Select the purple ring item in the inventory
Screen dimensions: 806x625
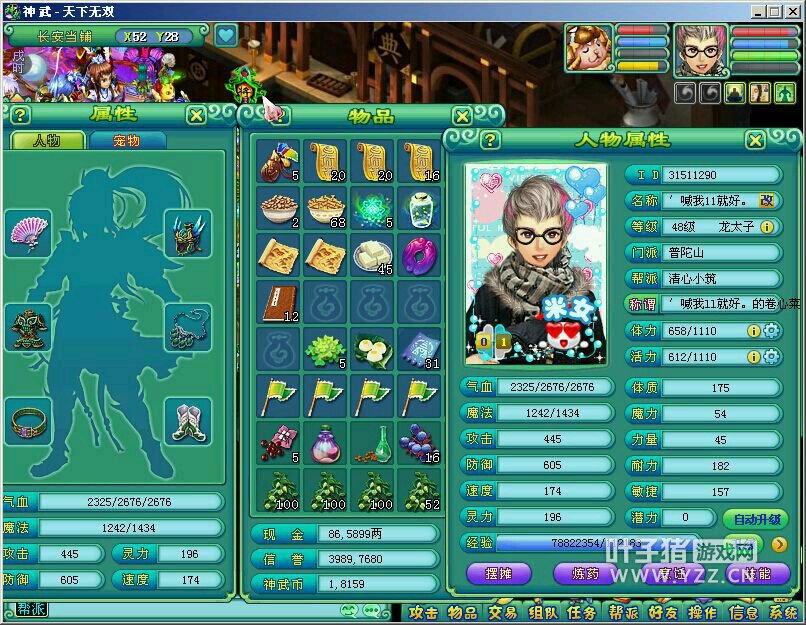tap(416, 255)
